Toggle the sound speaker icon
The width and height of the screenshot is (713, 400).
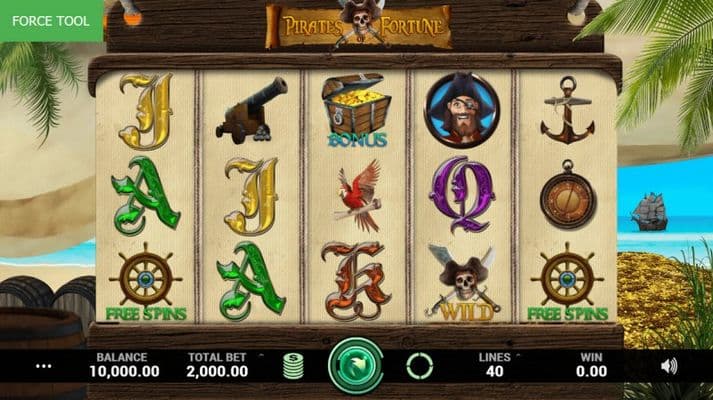tap(669, 366)
